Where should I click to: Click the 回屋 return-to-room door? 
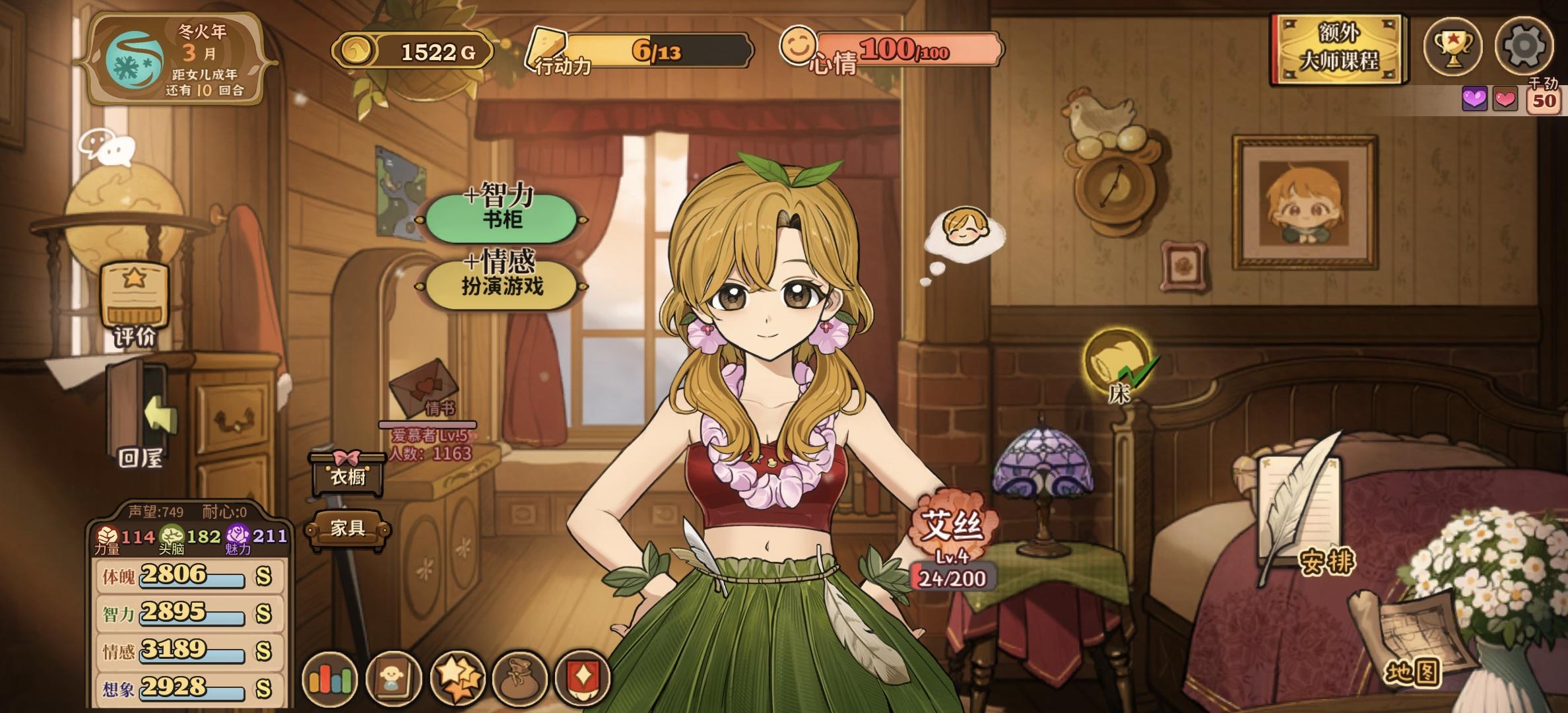pyautogui.click(x=139, y=415)
